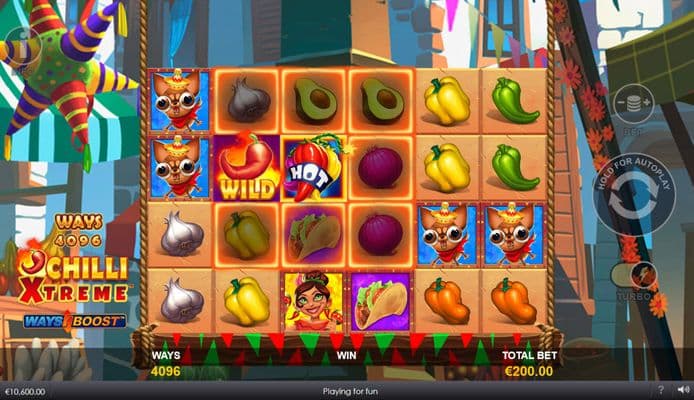The image size is (694, 400).
Task: Open the help question mark
Action: (x=661, y=389)
